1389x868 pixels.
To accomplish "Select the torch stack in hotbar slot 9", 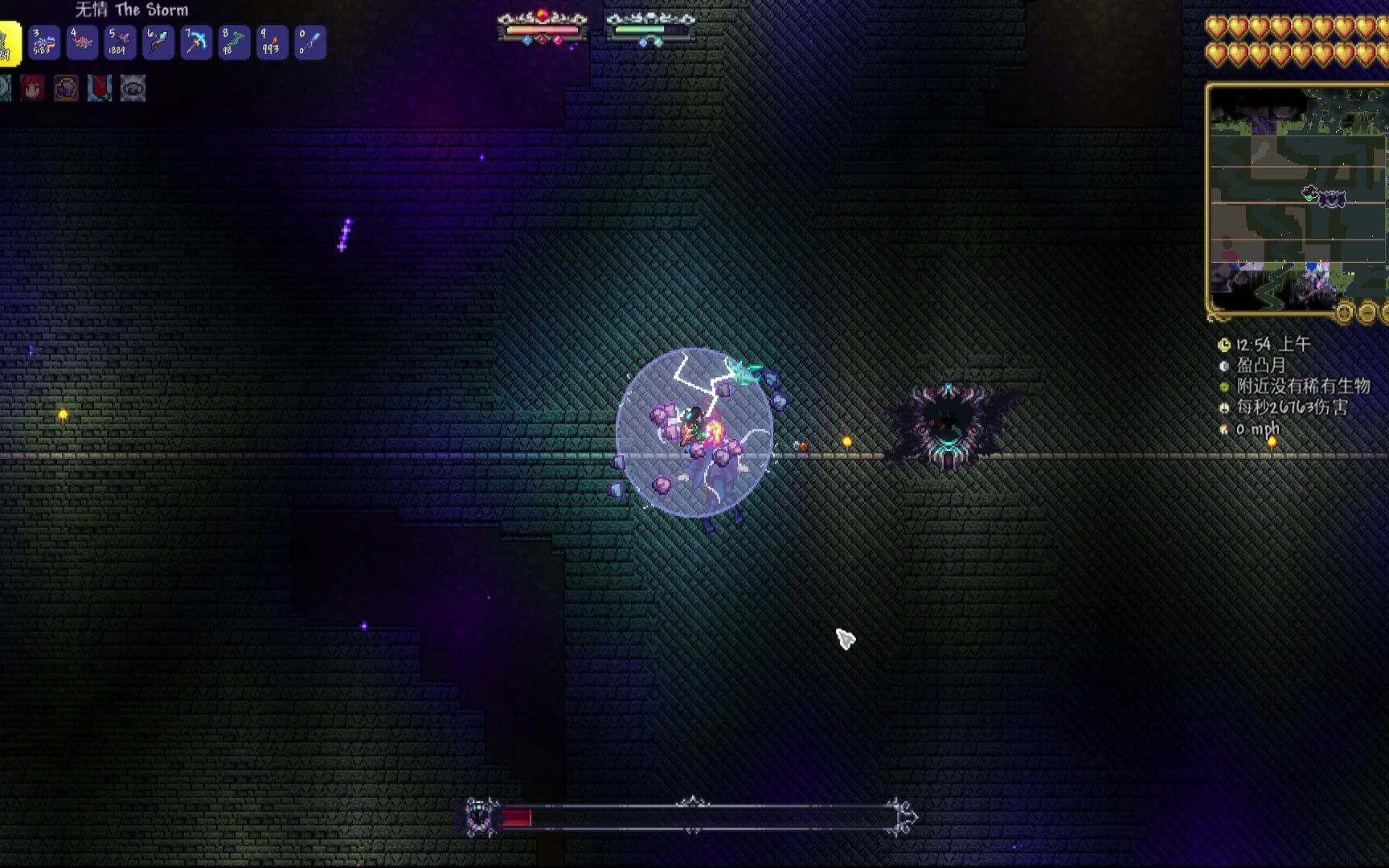I will [271, 43].
